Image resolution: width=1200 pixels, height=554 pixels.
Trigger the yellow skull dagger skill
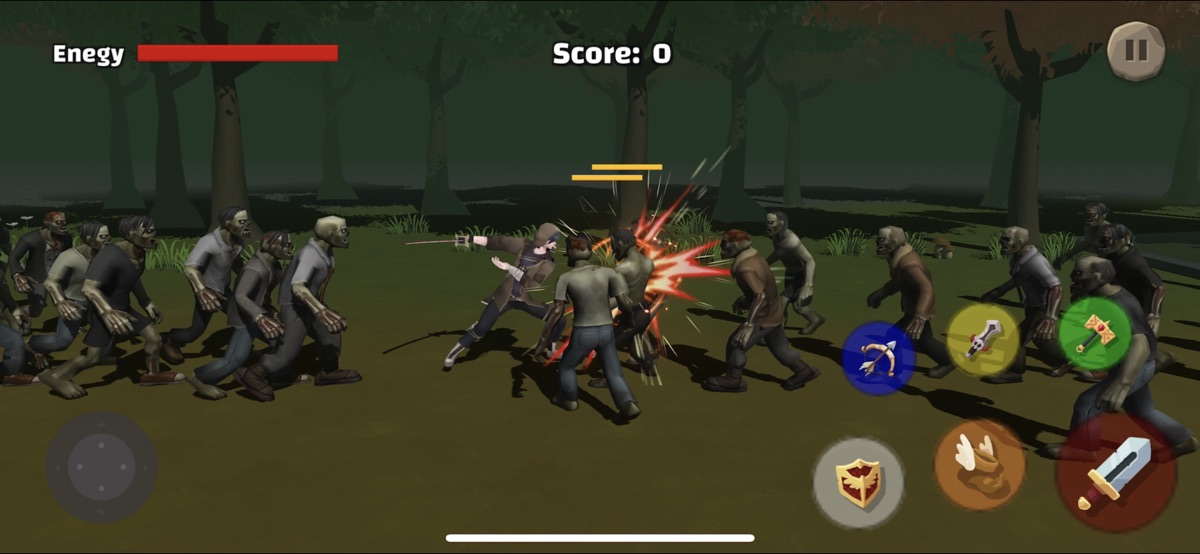(983, 340)
